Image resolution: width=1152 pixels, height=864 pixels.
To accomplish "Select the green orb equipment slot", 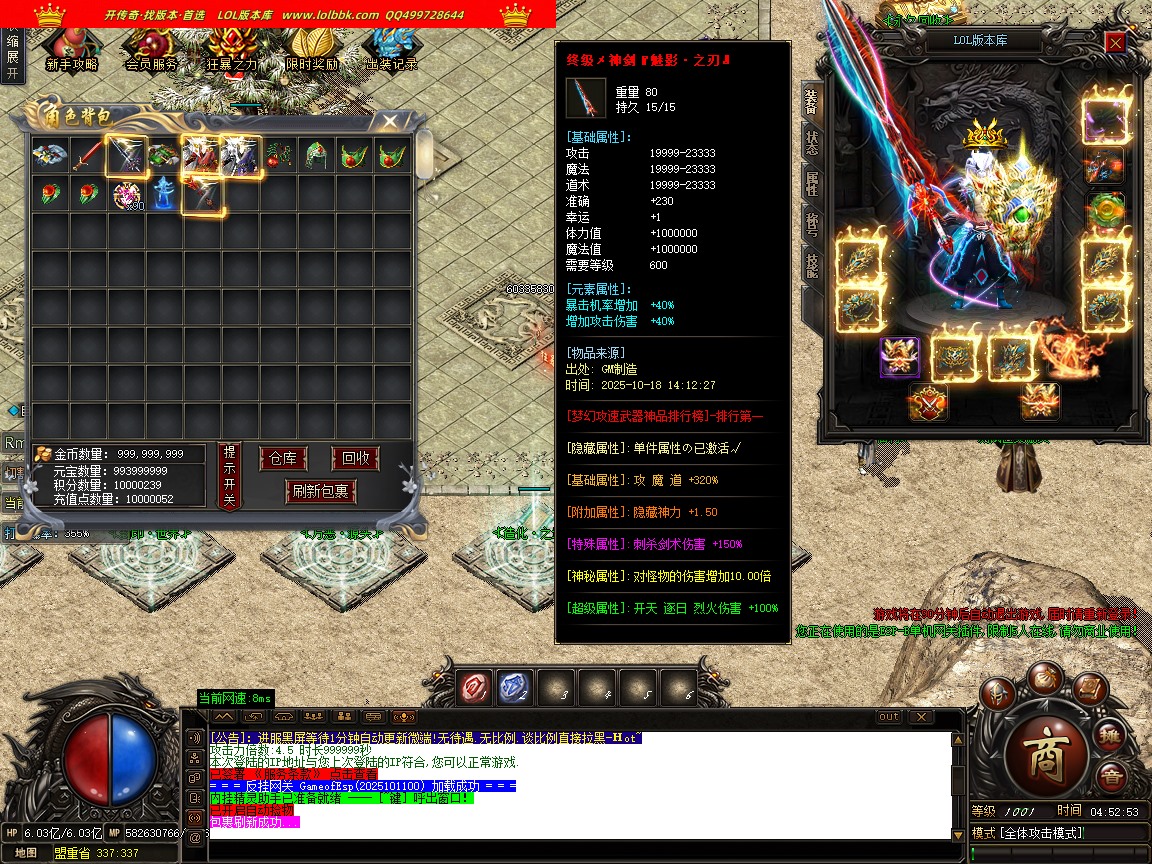I will pyautogui.click(x=1104, y=211).
